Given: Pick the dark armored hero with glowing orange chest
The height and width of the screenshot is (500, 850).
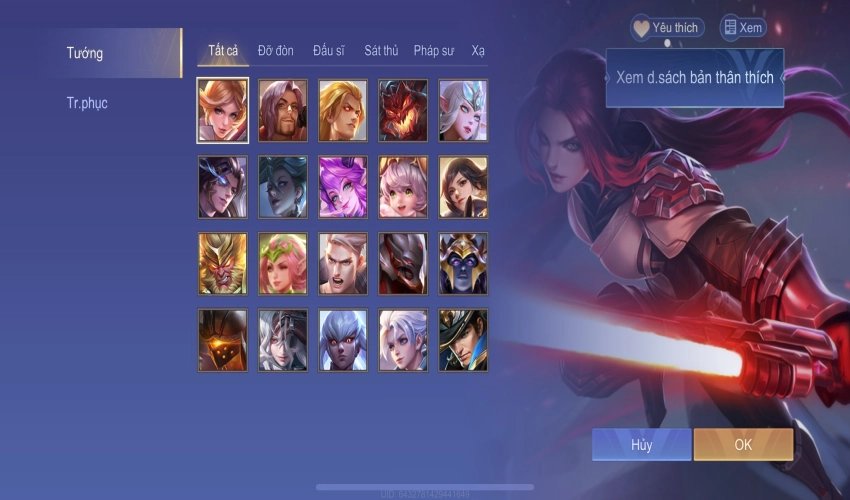Looking at the screenshot, I should click(223, 341).
